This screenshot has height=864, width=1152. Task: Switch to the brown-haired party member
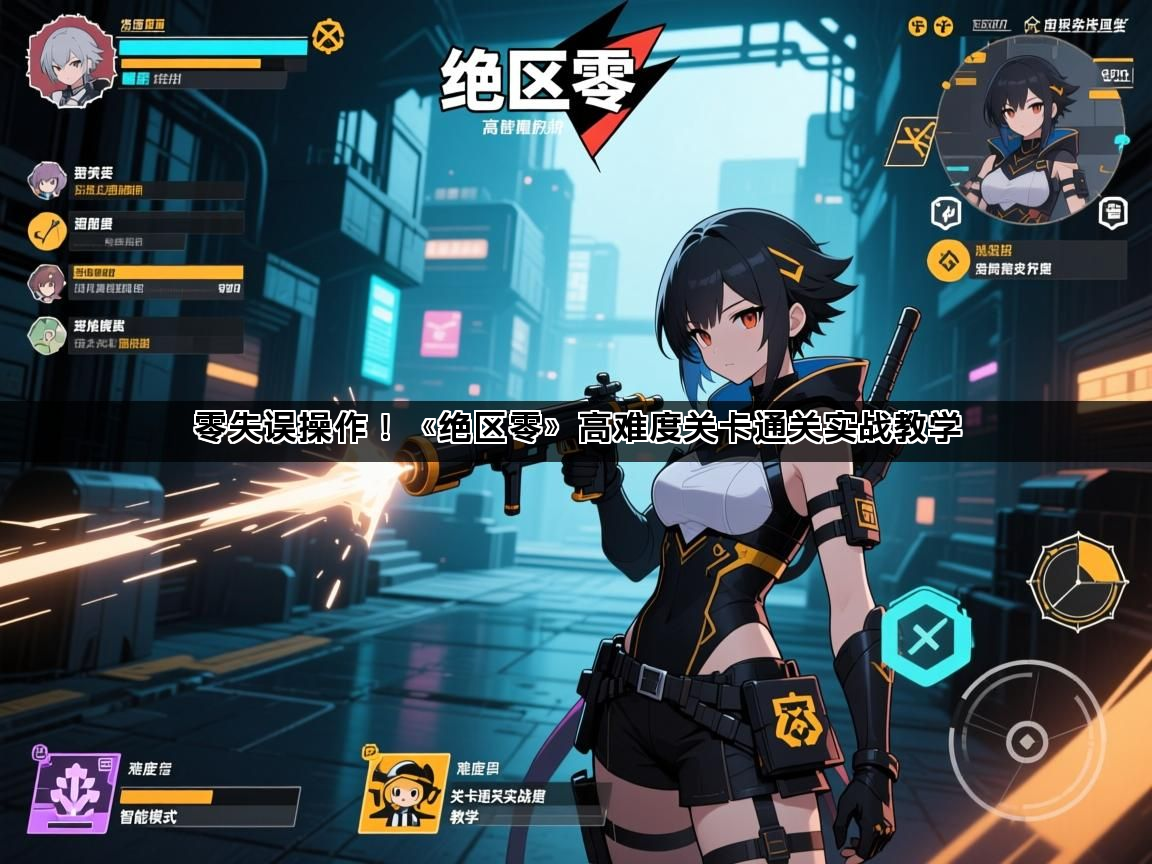click(x=46, y=281)
